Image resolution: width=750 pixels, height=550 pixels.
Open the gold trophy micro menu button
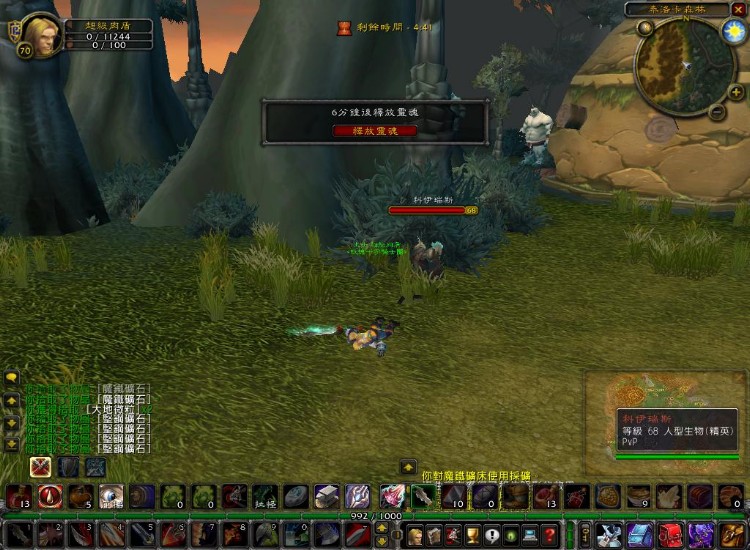coord(472,535)
